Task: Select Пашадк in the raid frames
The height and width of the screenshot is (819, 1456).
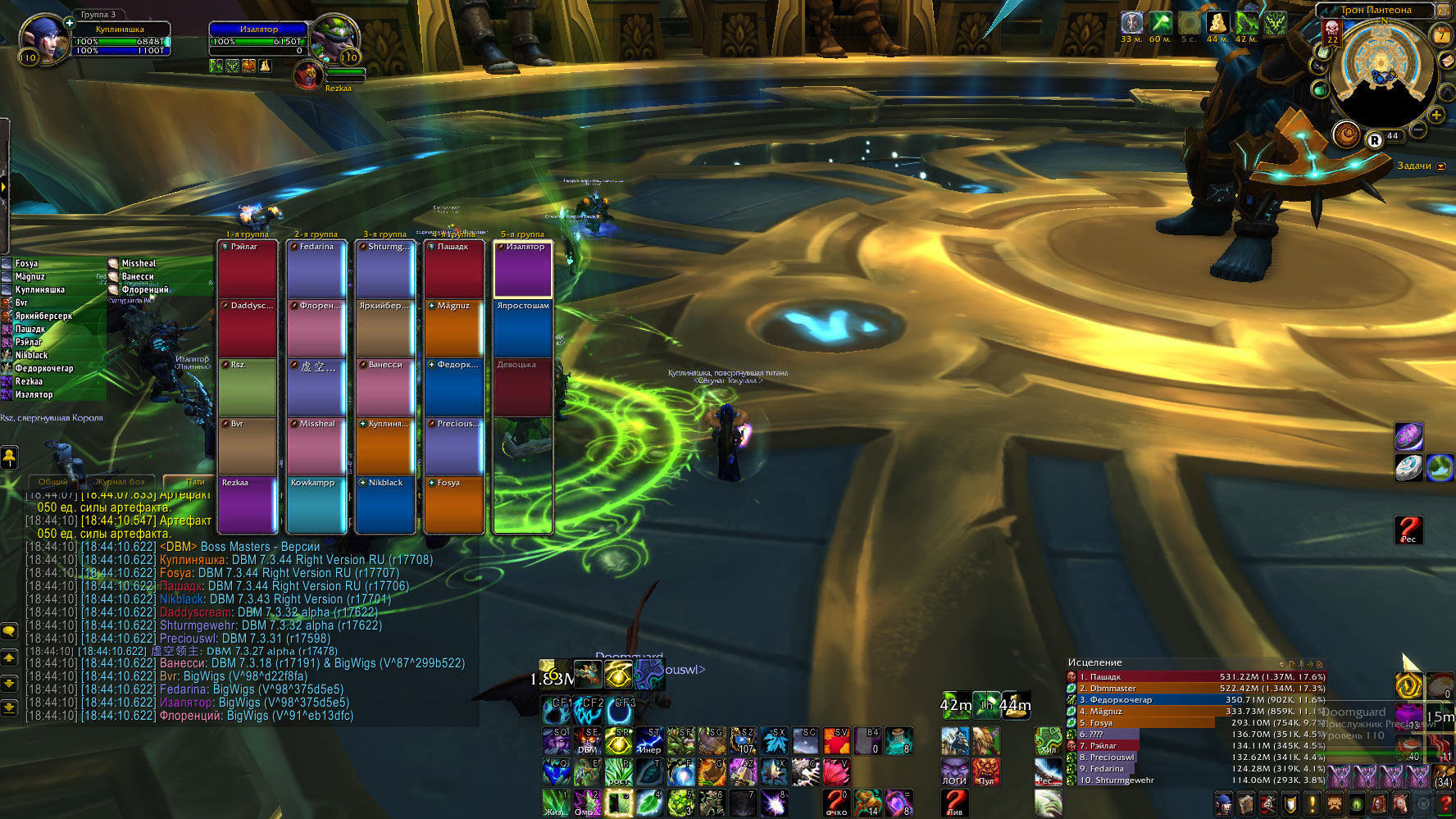Action: pos(453,268)
